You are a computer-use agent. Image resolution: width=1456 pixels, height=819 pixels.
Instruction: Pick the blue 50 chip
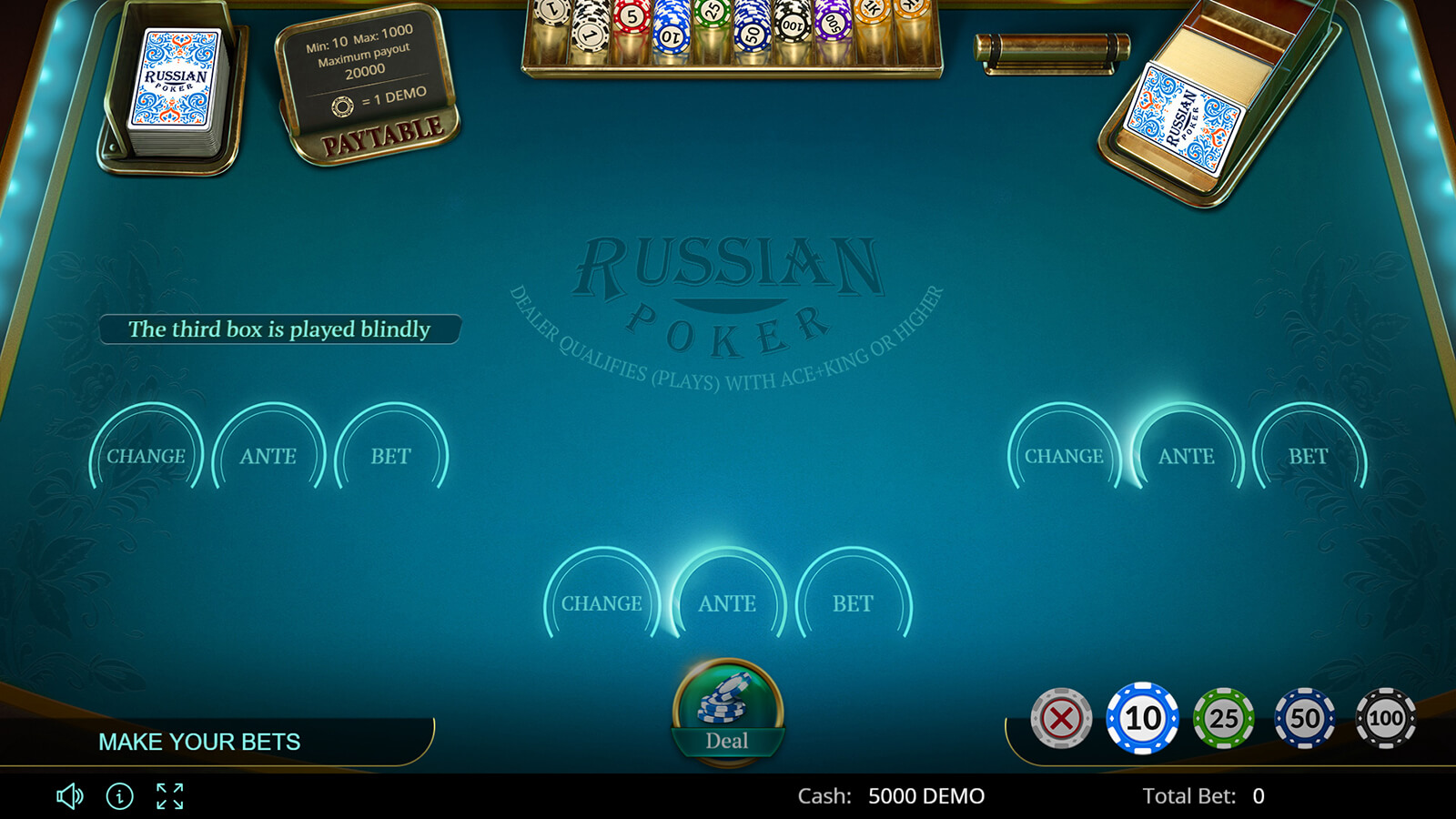1304,718
